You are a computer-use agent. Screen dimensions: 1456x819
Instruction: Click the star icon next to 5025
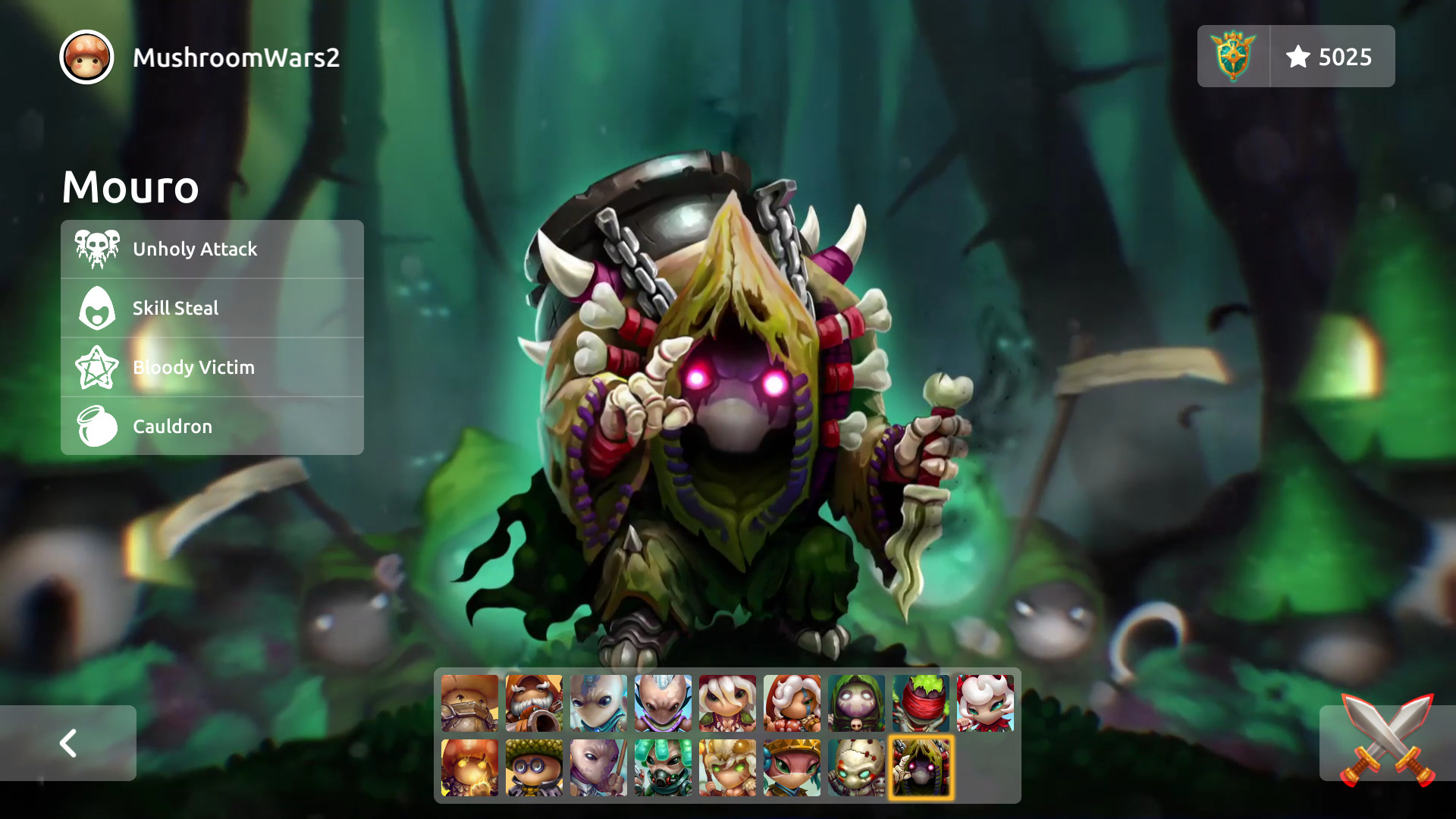click(1299, 55)
